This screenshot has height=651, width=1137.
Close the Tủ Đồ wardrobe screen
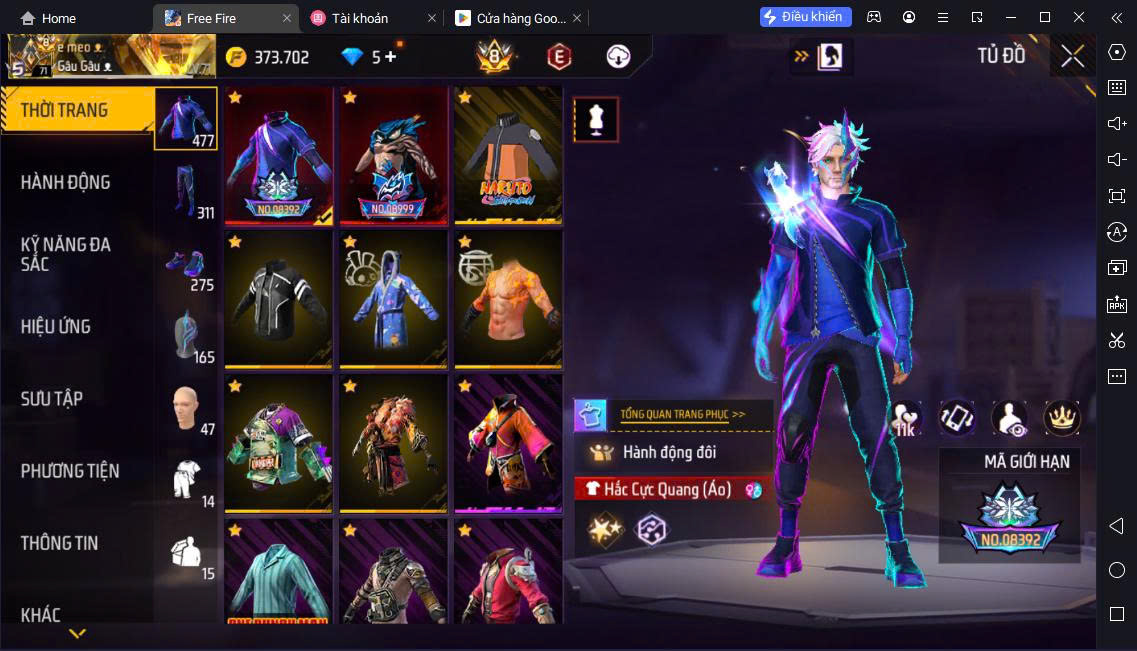[1072, 56]
